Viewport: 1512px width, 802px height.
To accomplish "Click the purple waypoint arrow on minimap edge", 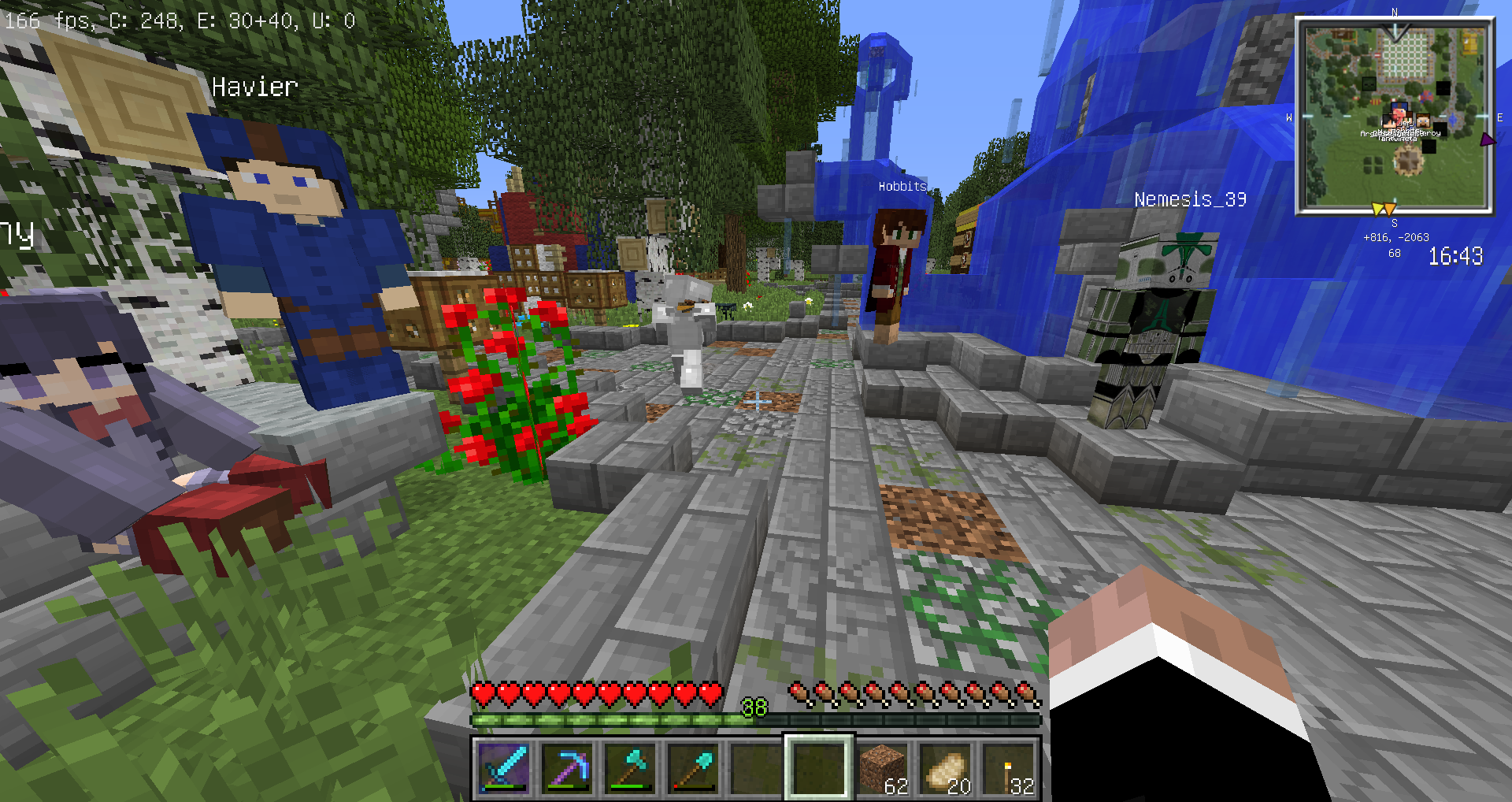I will point(1487,139).
